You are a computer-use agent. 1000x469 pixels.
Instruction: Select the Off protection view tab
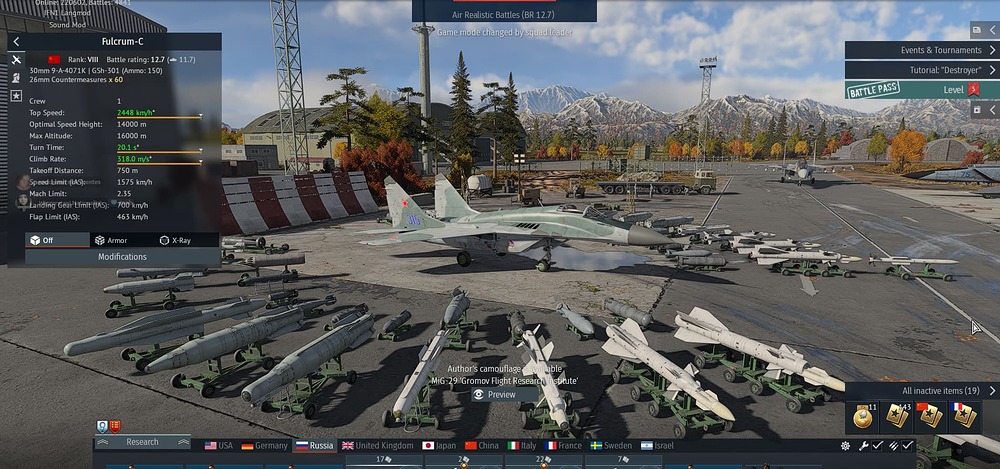(42, 240)
